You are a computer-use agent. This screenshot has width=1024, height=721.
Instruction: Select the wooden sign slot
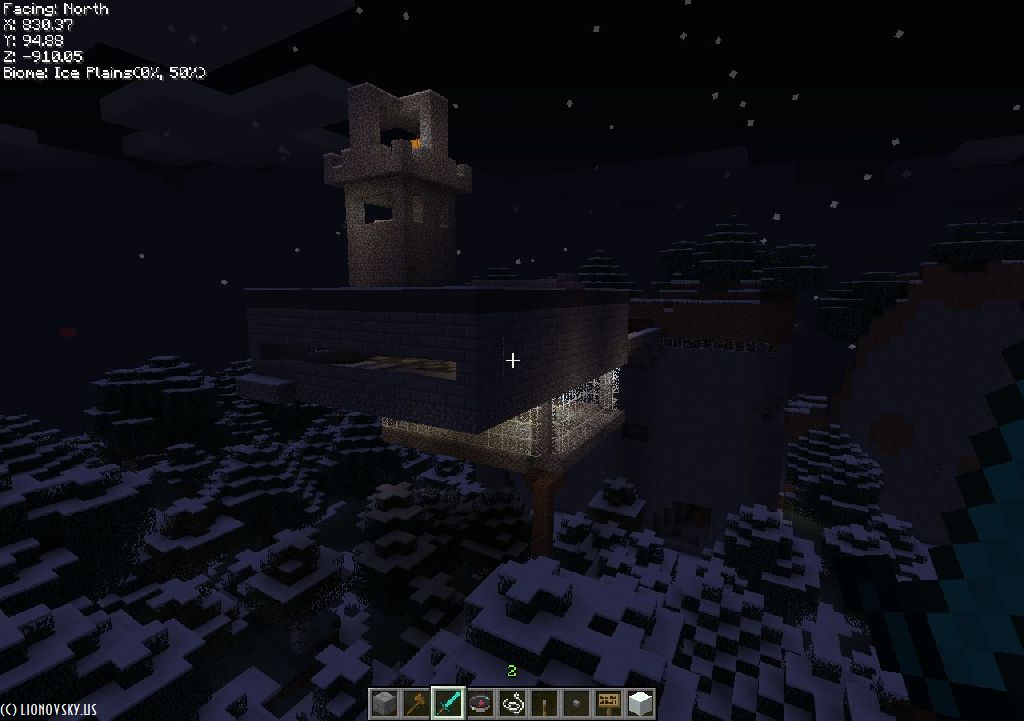[608, 703]
